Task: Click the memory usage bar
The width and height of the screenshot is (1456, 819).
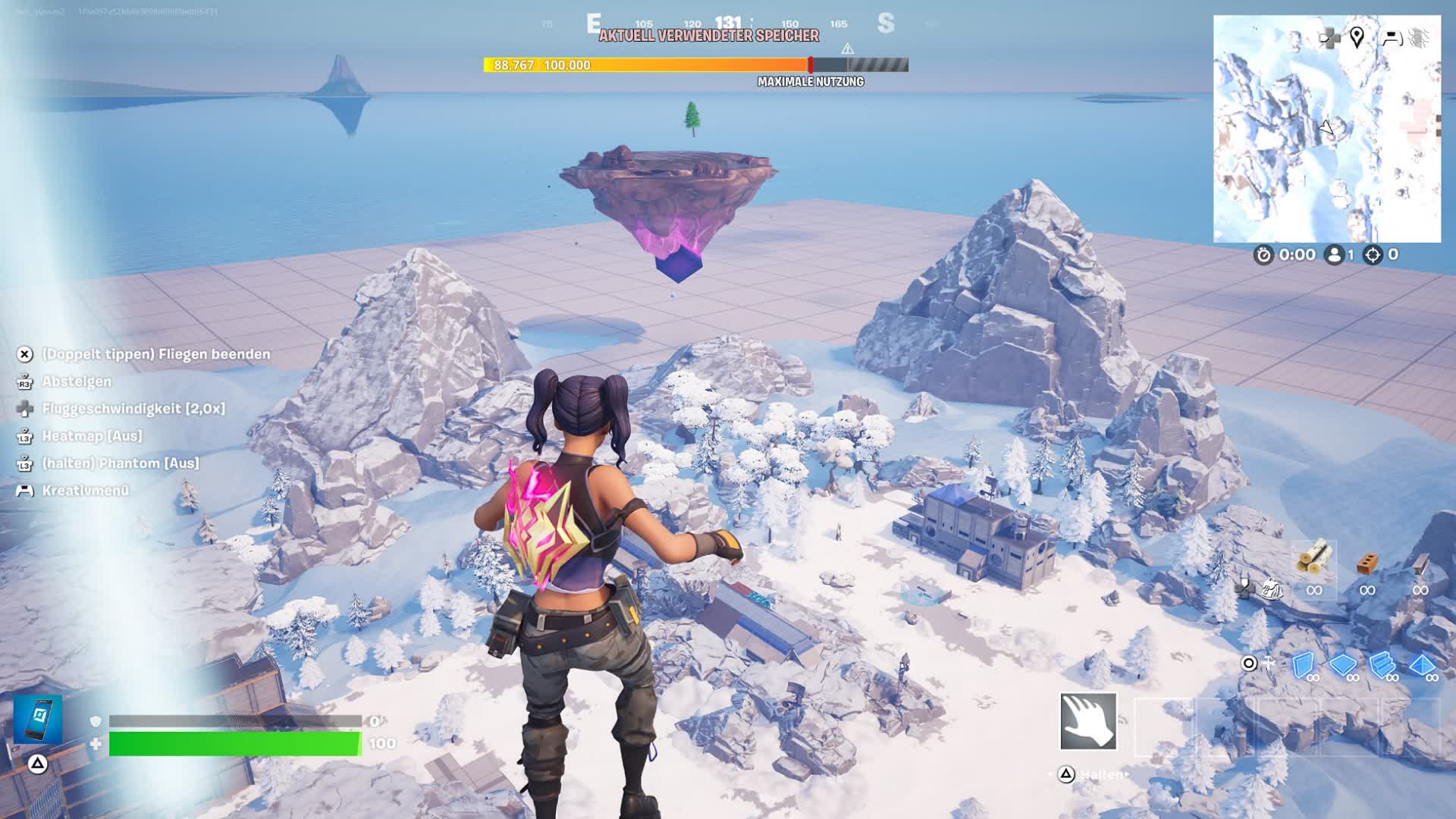Action: [695, 65]
